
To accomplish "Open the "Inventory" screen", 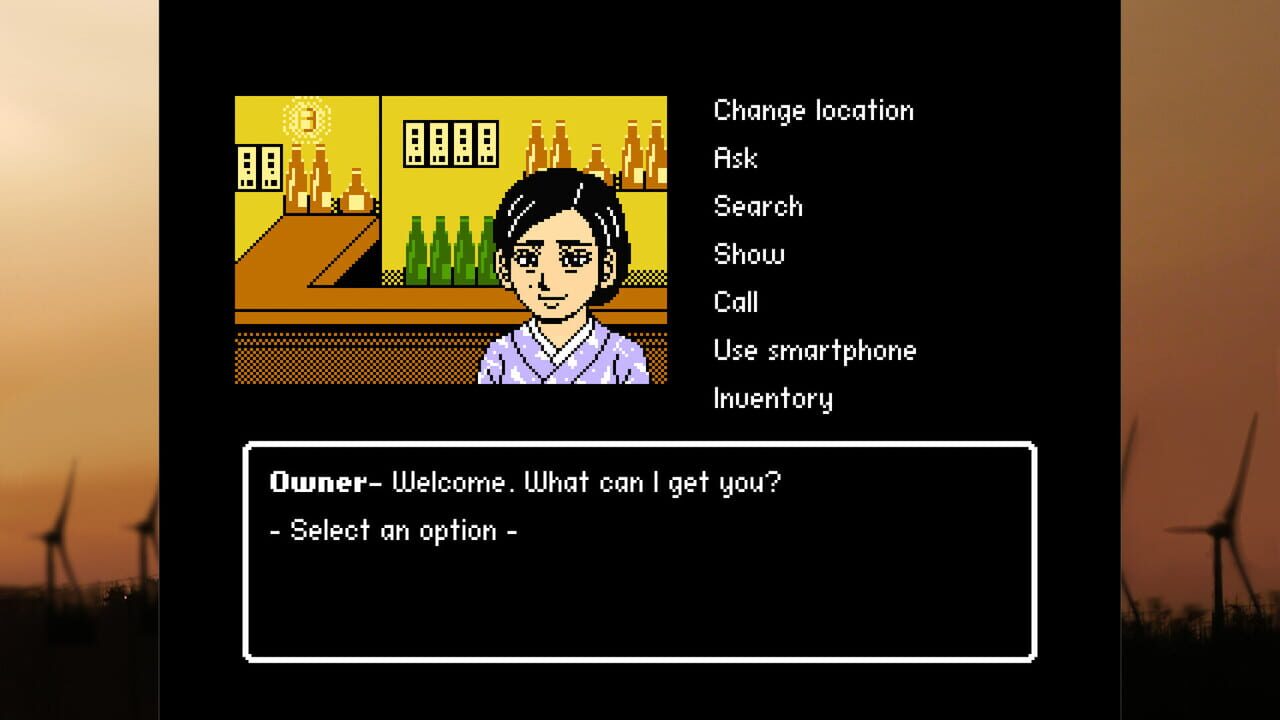I will click(x=774, y=398).
